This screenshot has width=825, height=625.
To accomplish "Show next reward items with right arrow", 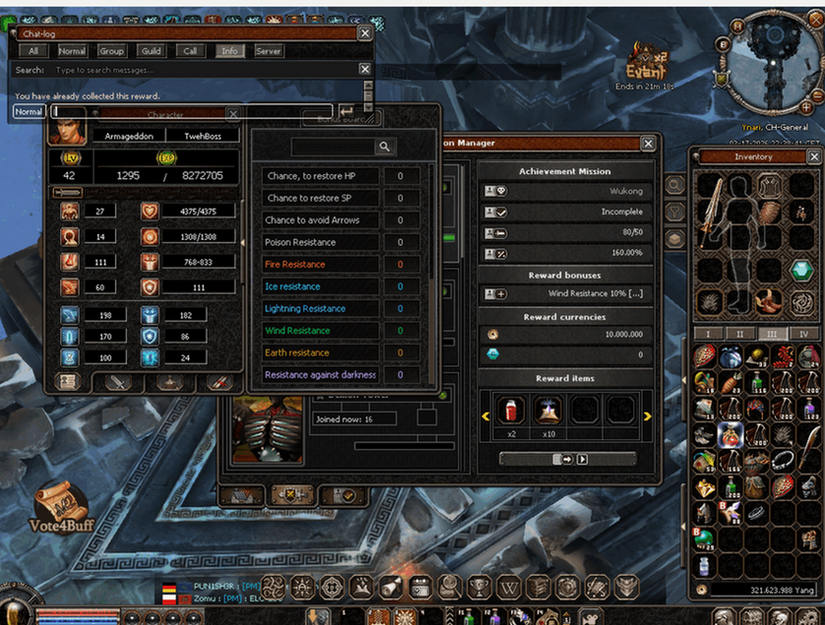I will (x=647, y=416).
